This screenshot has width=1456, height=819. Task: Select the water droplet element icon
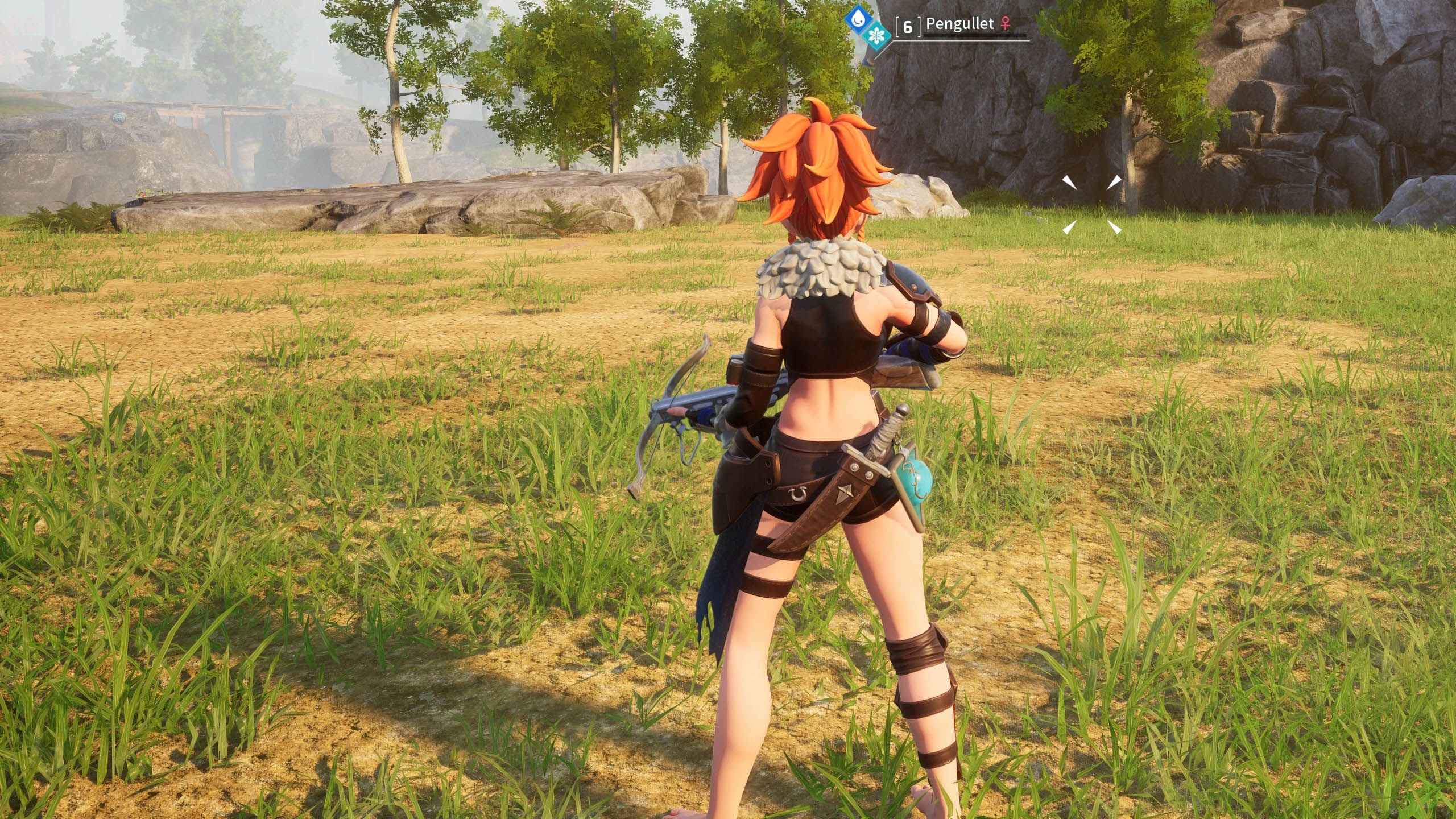point(855,18)
